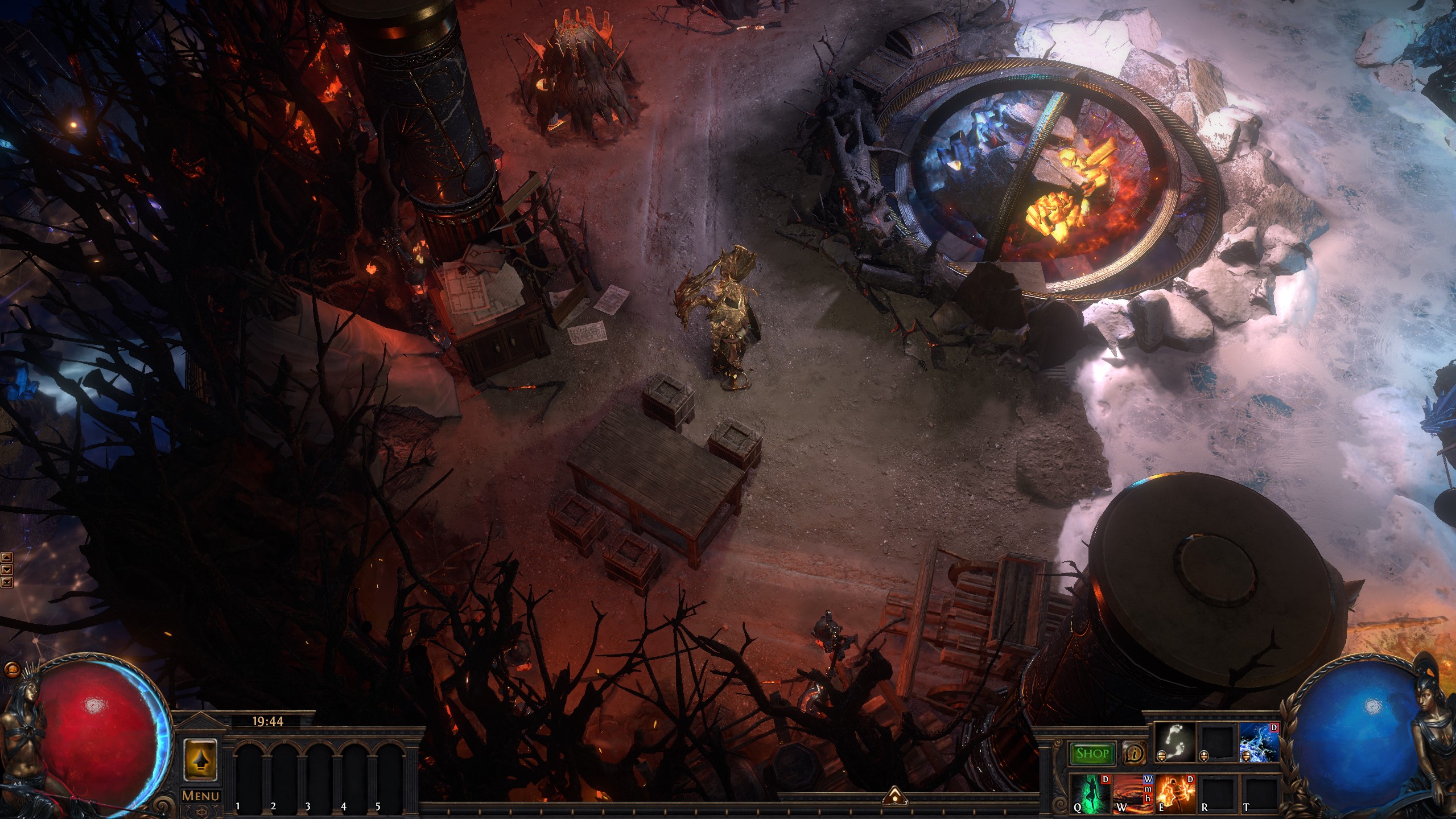Open the green Shop button

point(1092,754)
